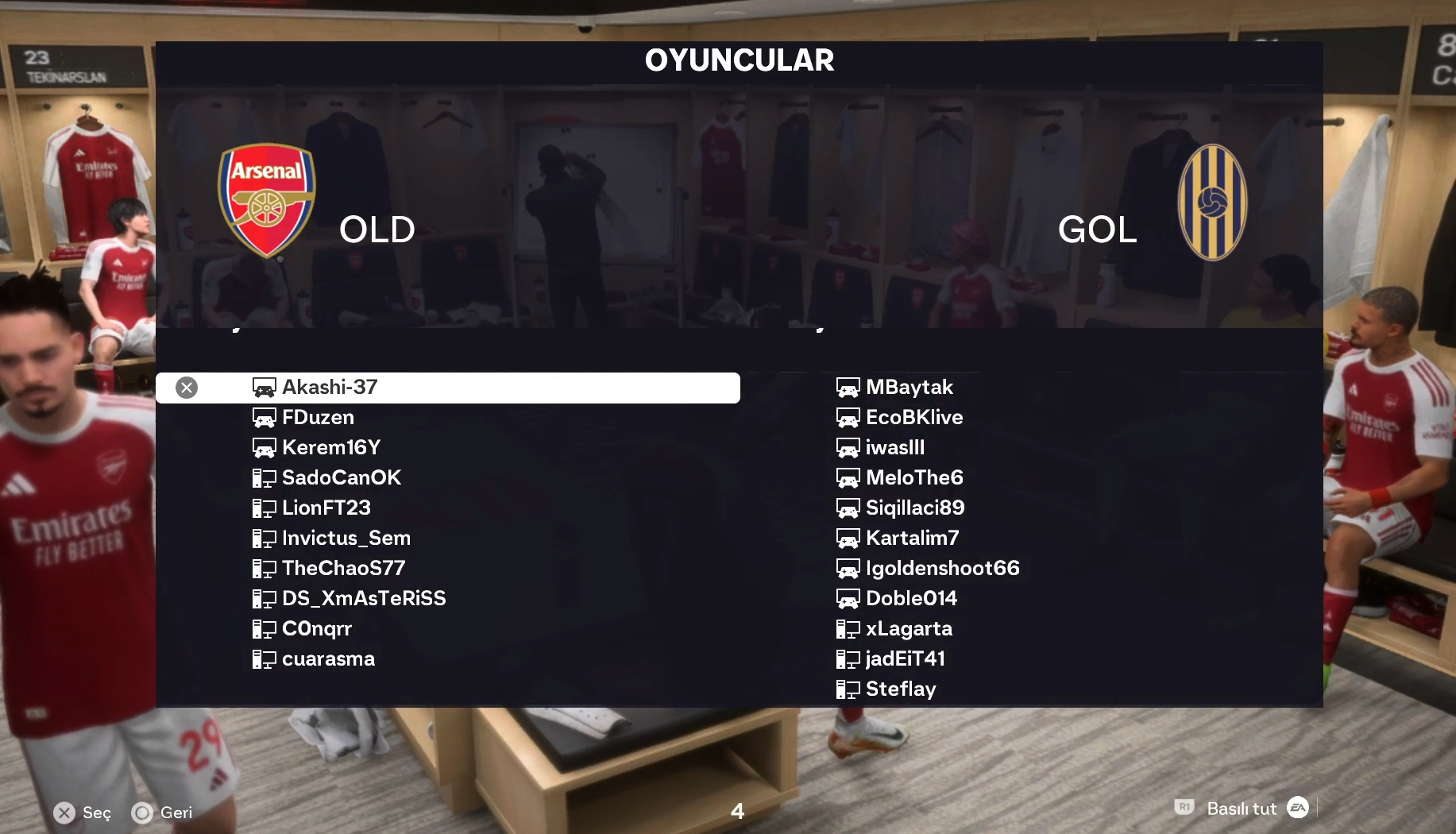The width and height of the screenshot is (1456, 834).
Task: Select Igoldenshoot66 in the away list
Action: coord(942,569)
